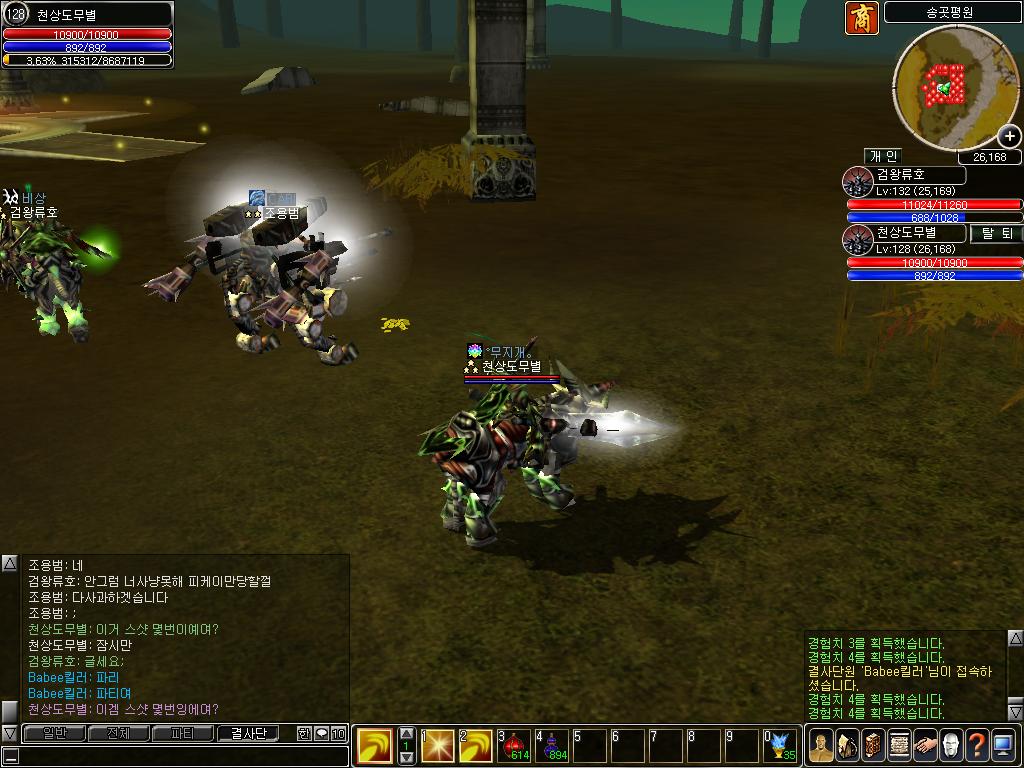
Task: Click the red 商 merchant icon
Action: (x=861, y=18)
